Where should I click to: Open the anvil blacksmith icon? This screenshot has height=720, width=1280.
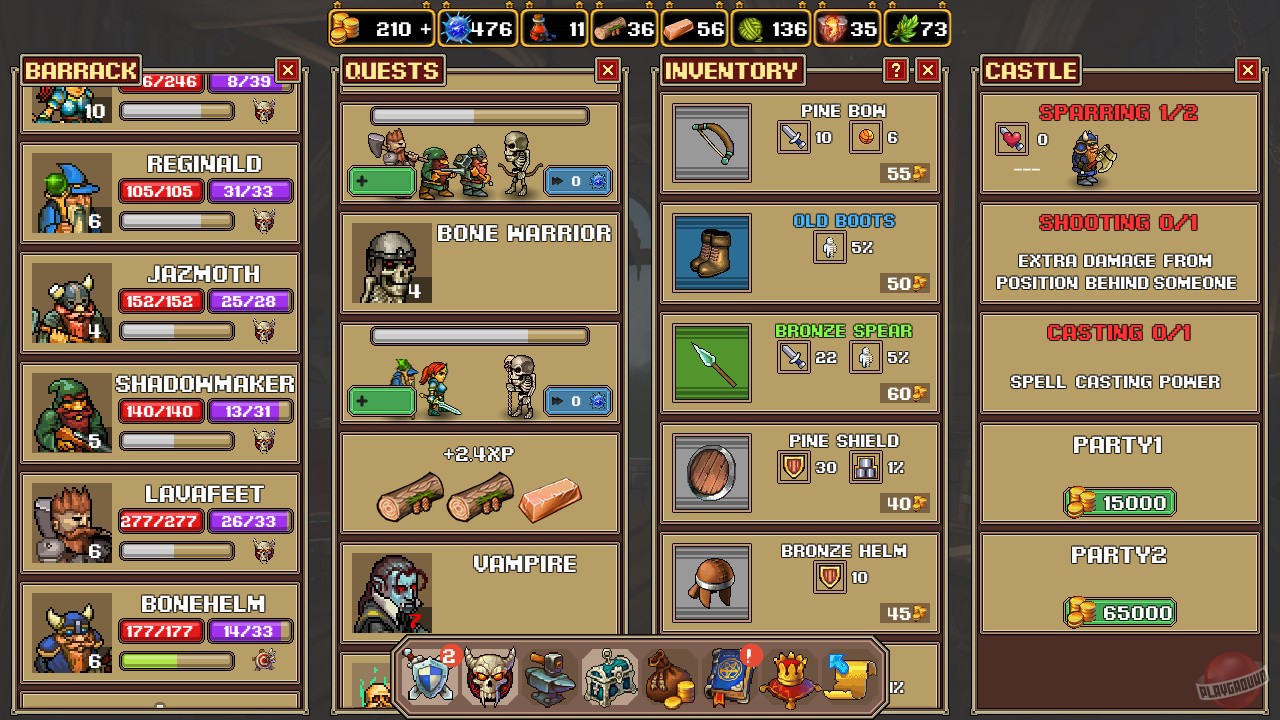point(548,674)
